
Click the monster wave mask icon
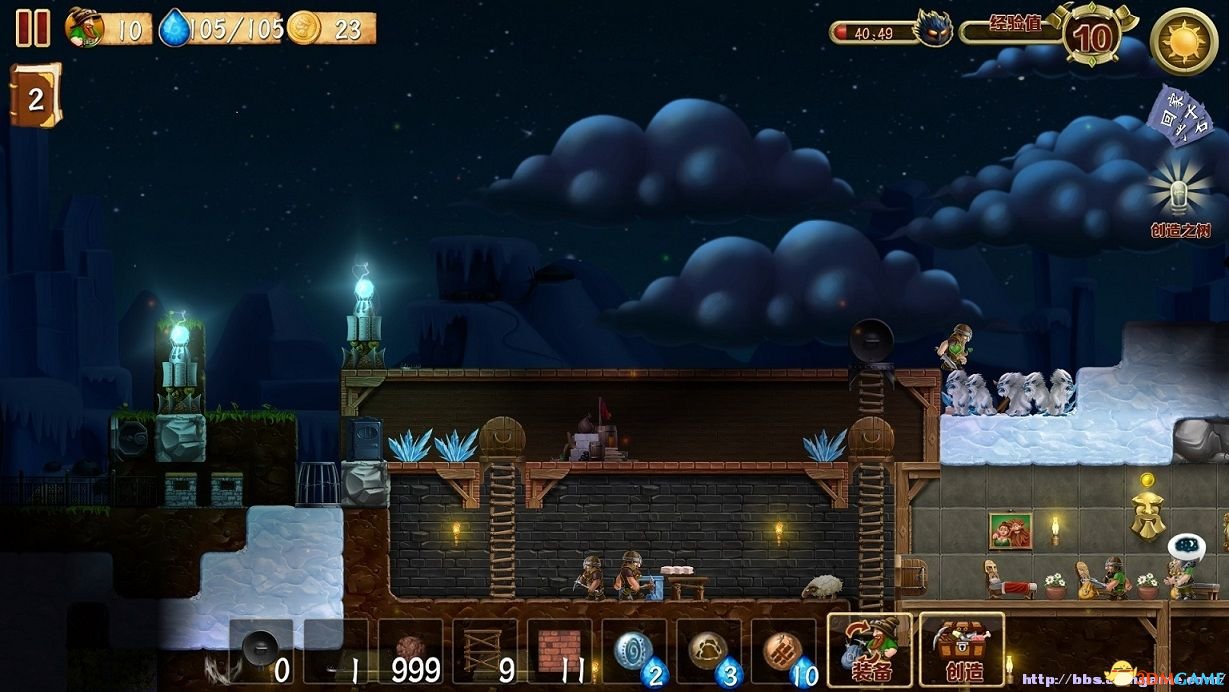(x=933, y=29)
